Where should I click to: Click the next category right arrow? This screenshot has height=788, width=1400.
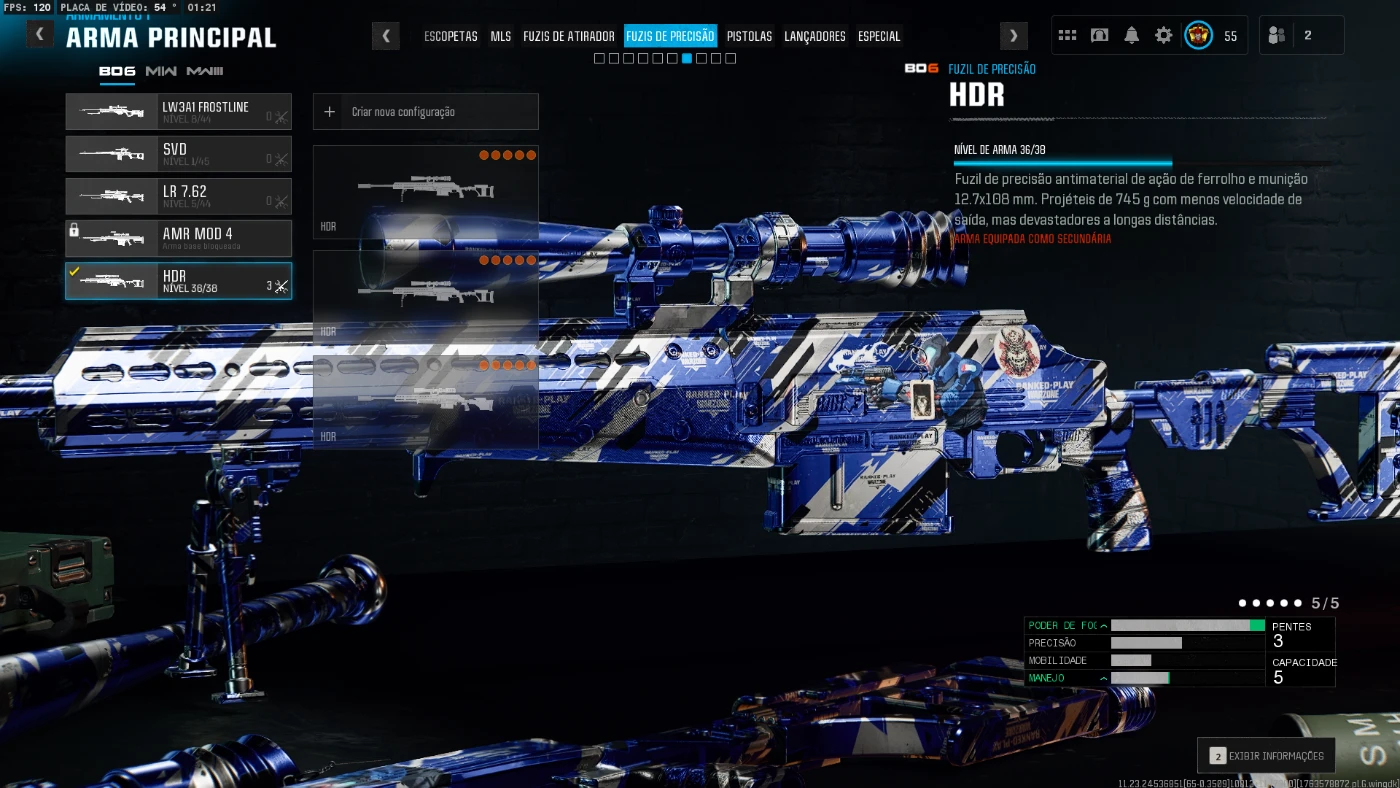tap(1014, 36)
